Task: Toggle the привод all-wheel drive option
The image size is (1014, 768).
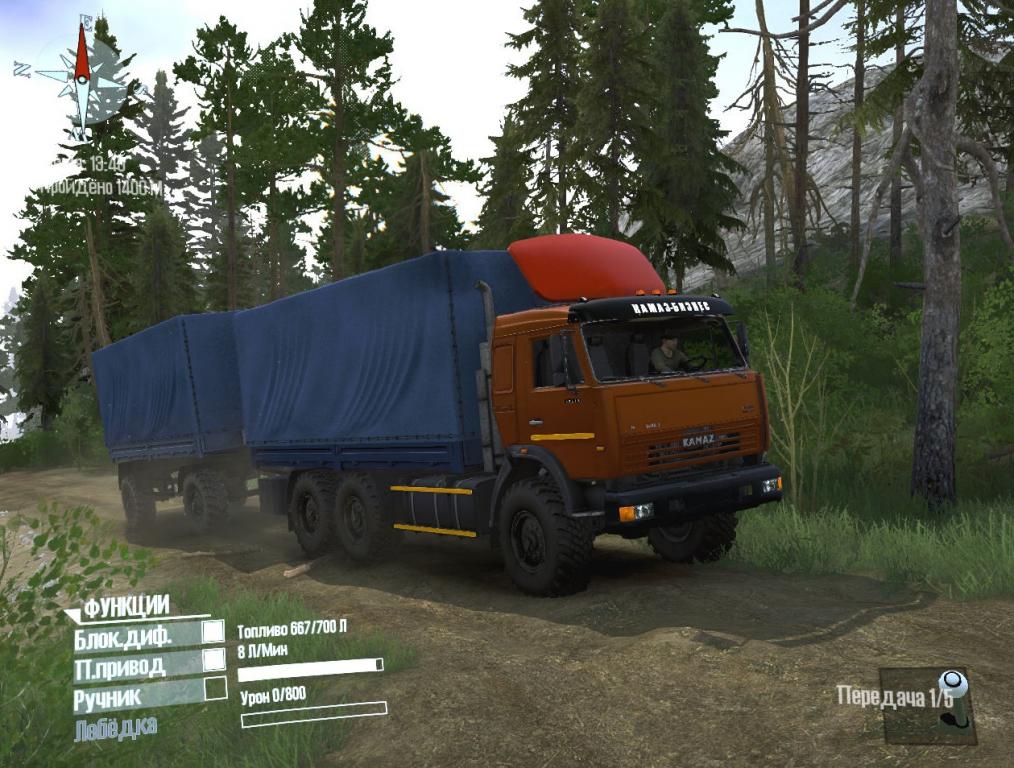Action: point(214,661)
